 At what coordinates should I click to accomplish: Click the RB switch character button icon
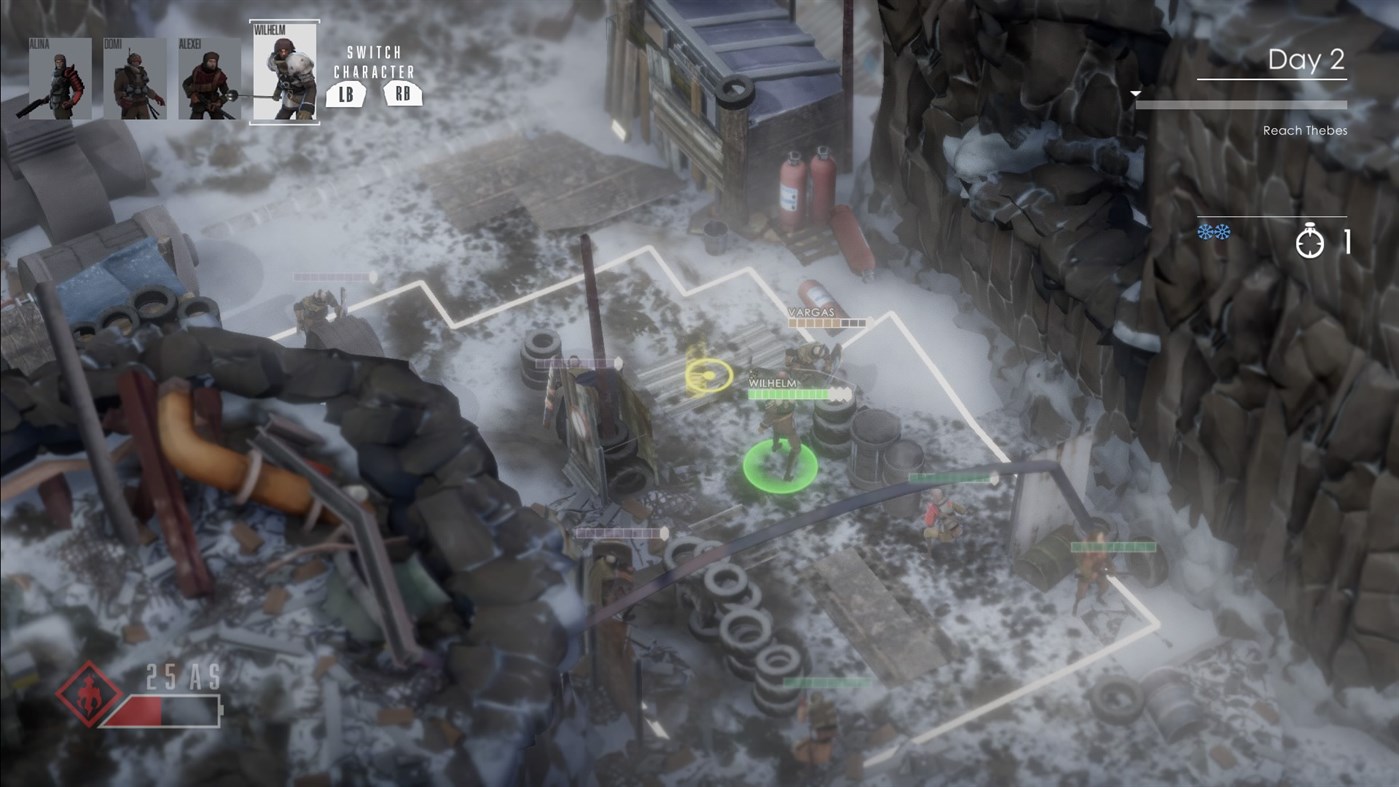click(401, 95)
